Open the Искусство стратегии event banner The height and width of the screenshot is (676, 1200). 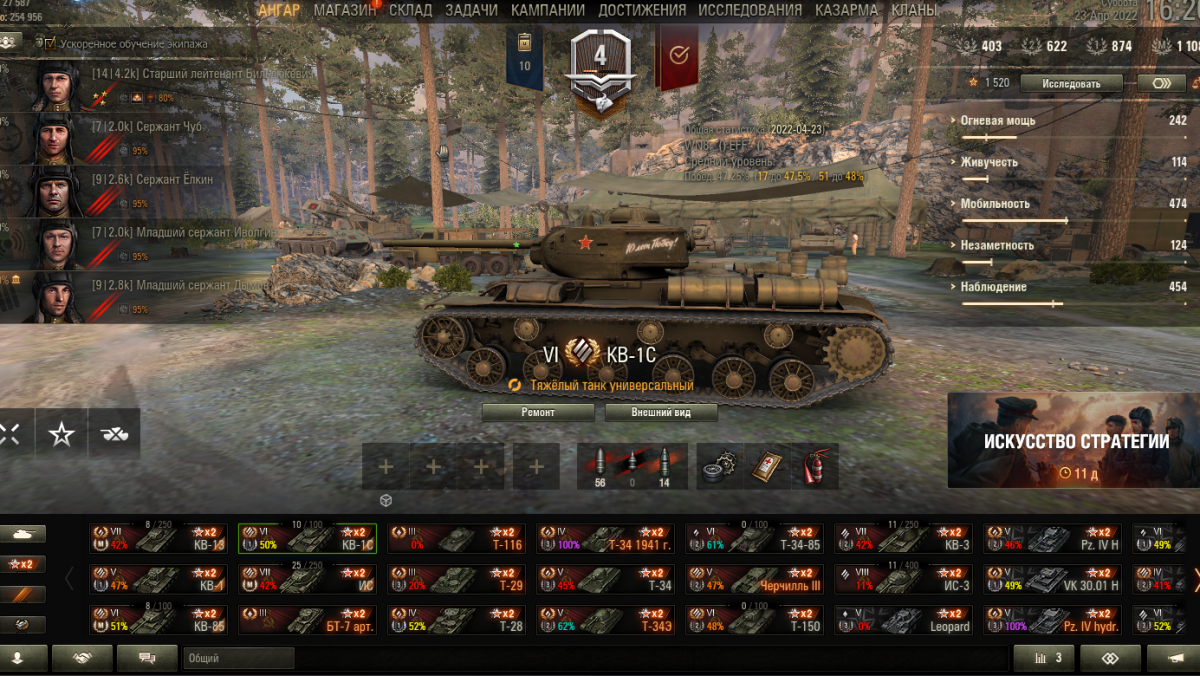pyautogui.click(x=1074, y=440)
